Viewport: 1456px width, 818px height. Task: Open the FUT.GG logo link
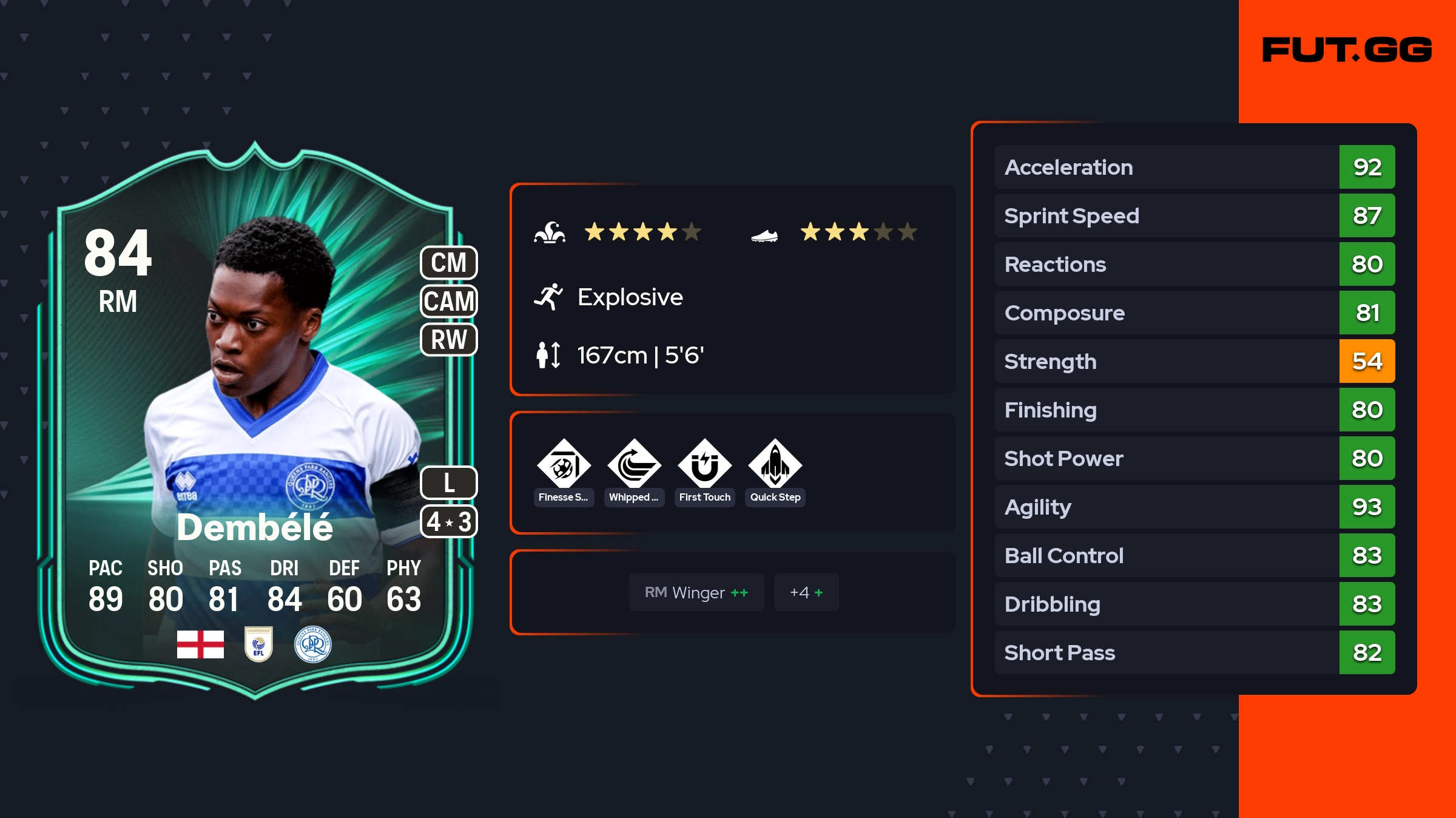[1347, 50]
